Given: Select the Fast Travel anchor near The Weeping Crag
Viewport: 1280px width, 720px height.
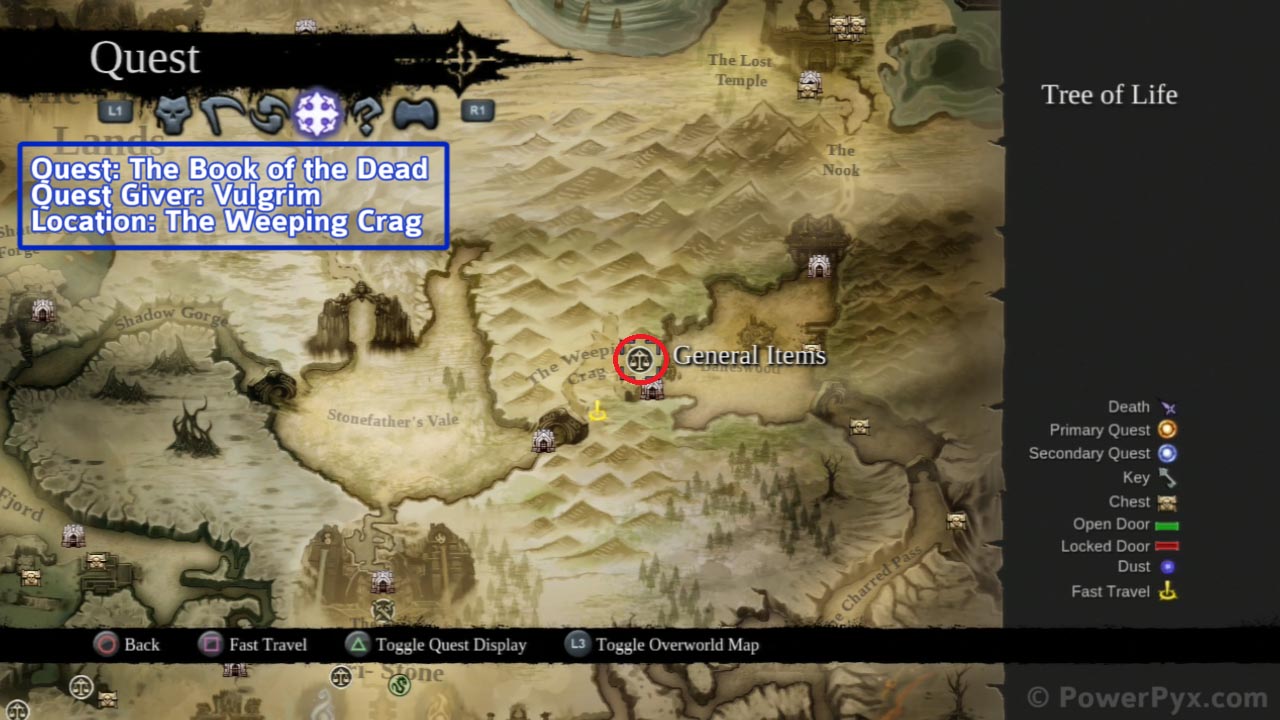Looking at the screenshot, I should pyautogui.click(x=599, y=409).
